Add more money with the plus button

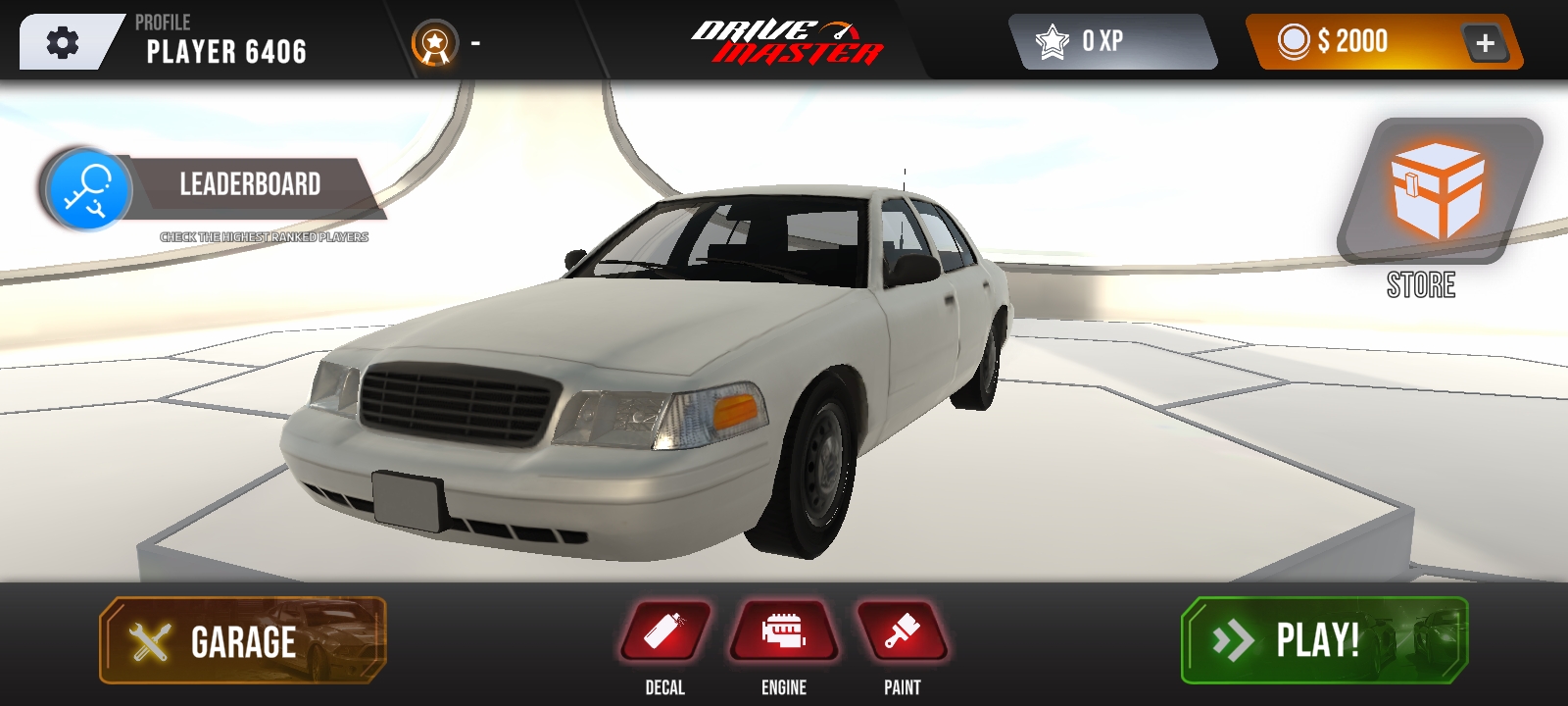tap(1485, 43)
